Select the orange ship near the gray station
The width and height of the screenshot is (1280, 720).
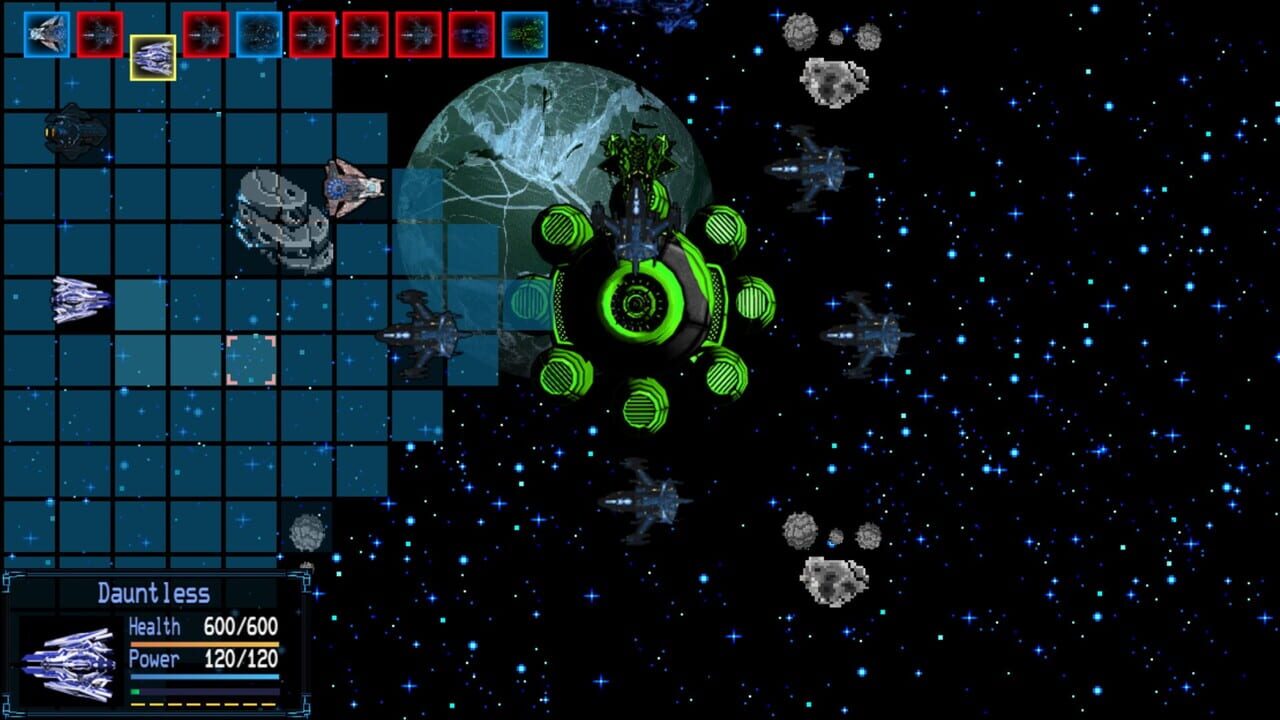coord(350,188)
